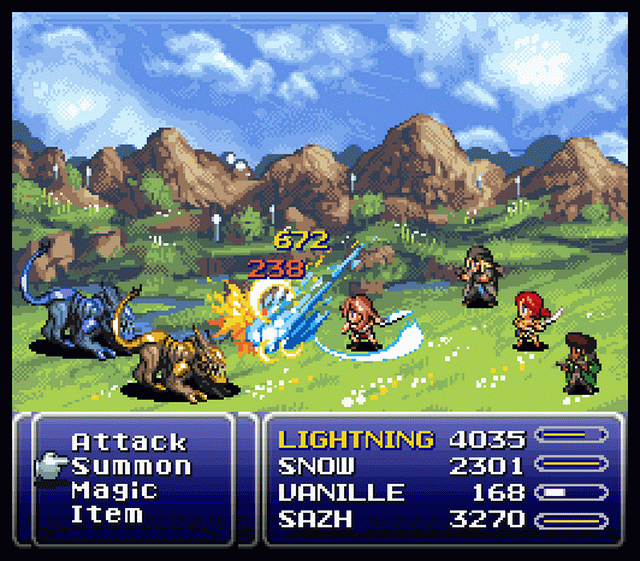This screenshot has width=640, height=561.
Task: Open the Magic command
Action: pos(114,490)
